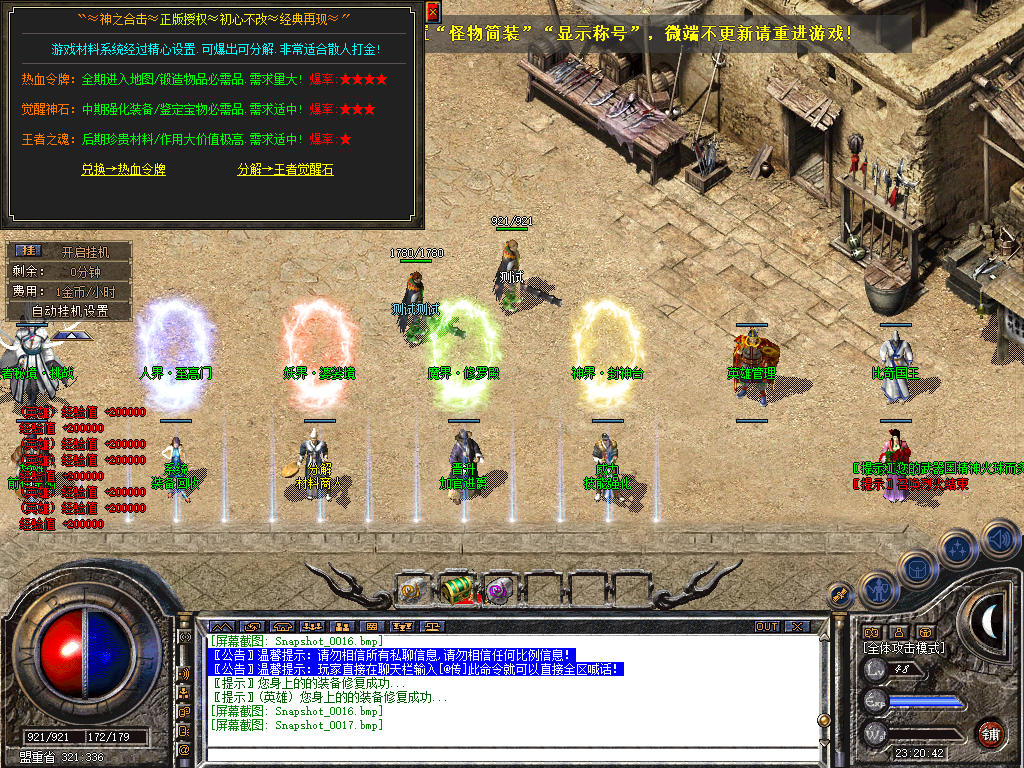The width and height of the screenshot is (1024, 768).
Task: Close the material info panel with red X
Action: [432, 12]
